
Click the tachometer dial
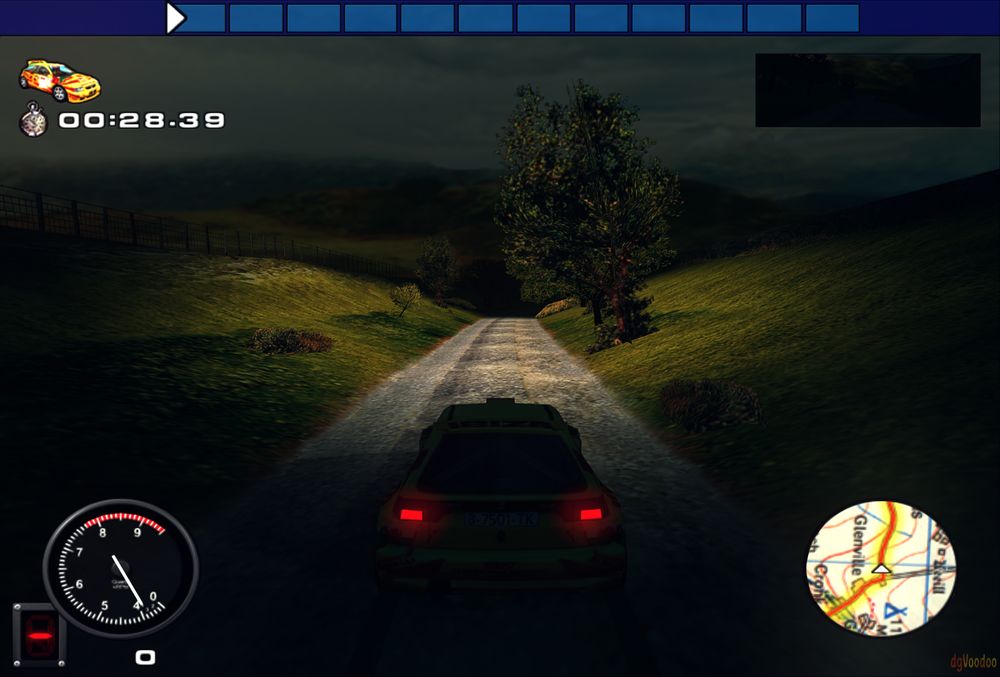pyautogui.click(x=120, y=569)
